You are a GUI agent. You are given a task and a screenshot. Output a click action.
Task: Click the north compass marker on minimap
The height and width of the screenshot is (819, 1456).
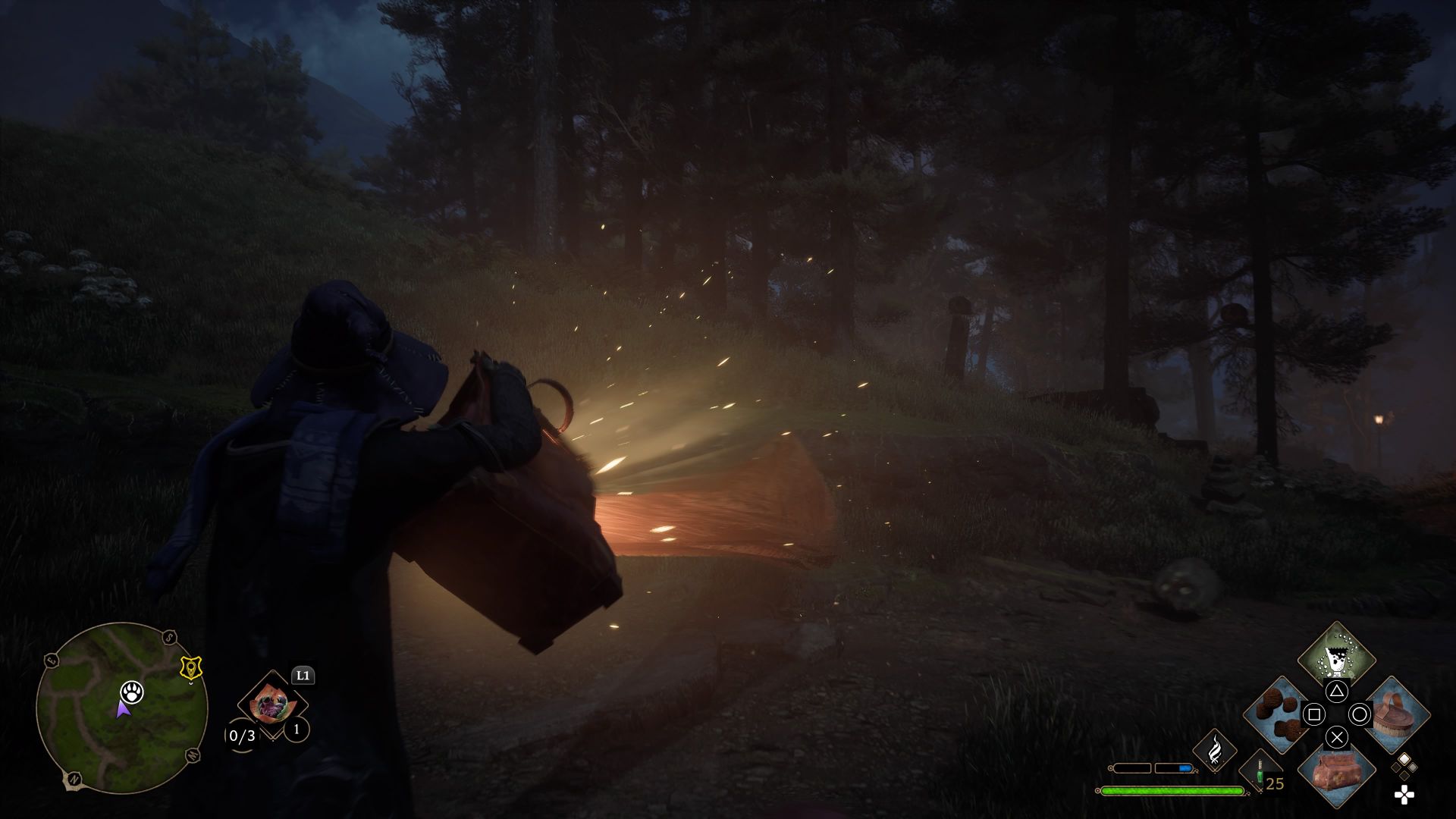74,779
